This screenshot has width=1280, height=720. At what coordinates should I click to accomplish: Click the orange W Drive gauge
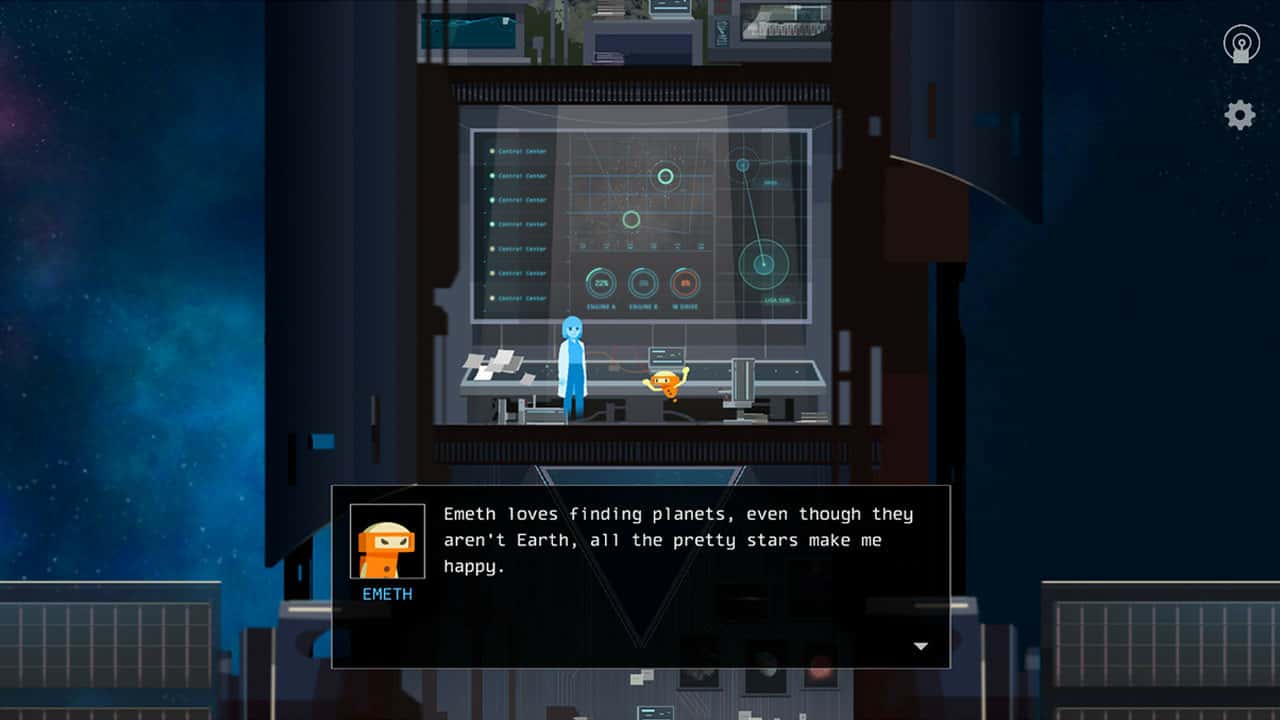pyautogui.click(x=686, y=280)
